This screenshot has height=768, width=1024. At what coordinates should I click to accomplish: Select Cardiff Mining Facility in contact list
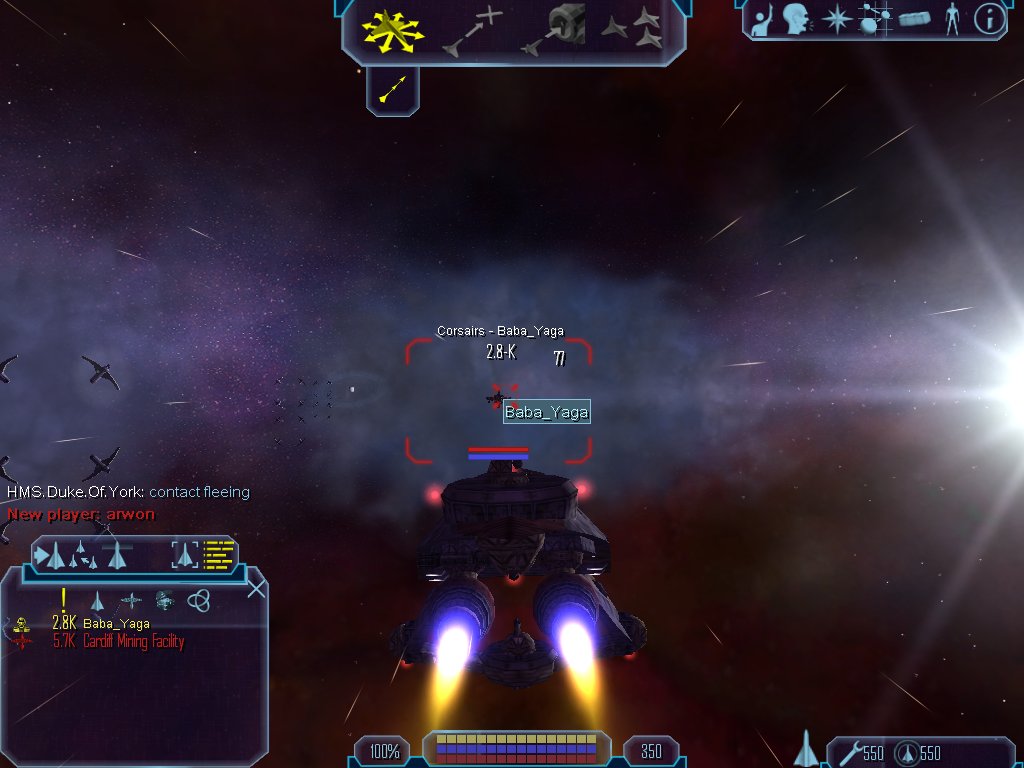point(133,642)
